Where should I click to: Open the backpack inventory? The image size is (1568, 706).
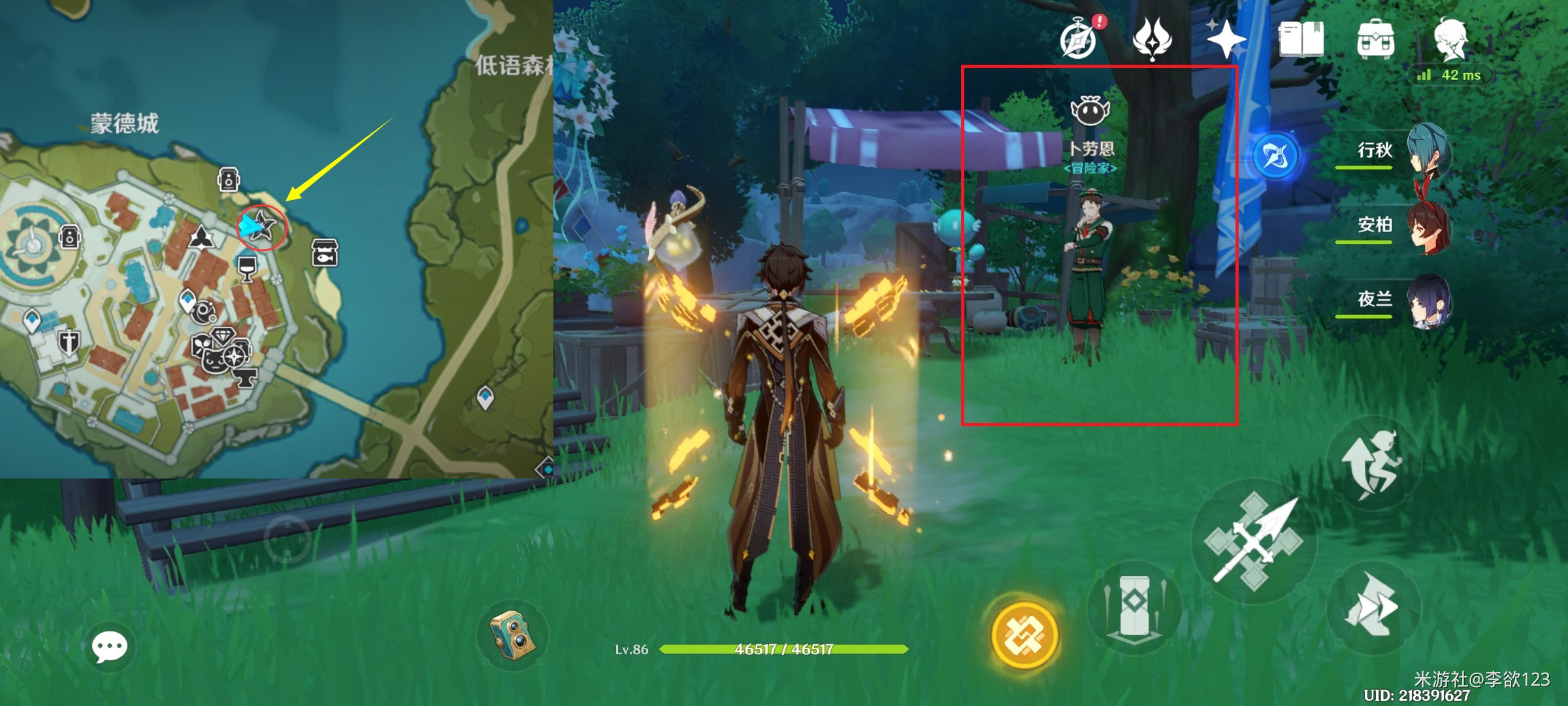[1375, 39]
